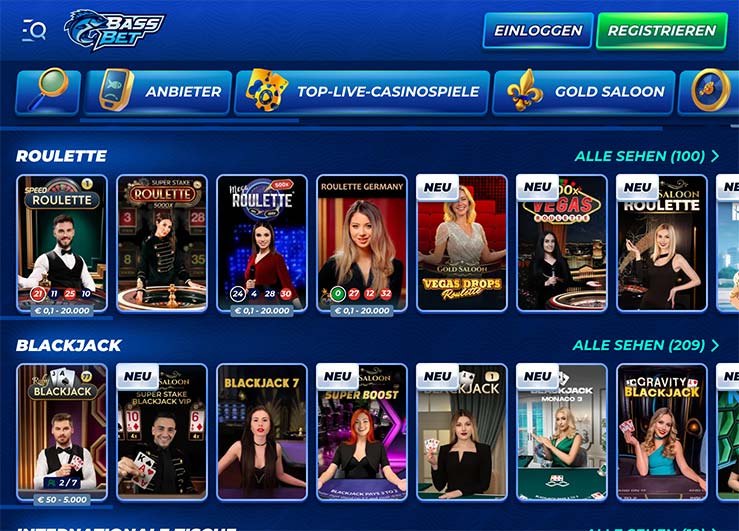Open Gold Saloon Super Boost blackjack
Image resolution: width=739 pixels, height=531 pixels.
point(362,432)
